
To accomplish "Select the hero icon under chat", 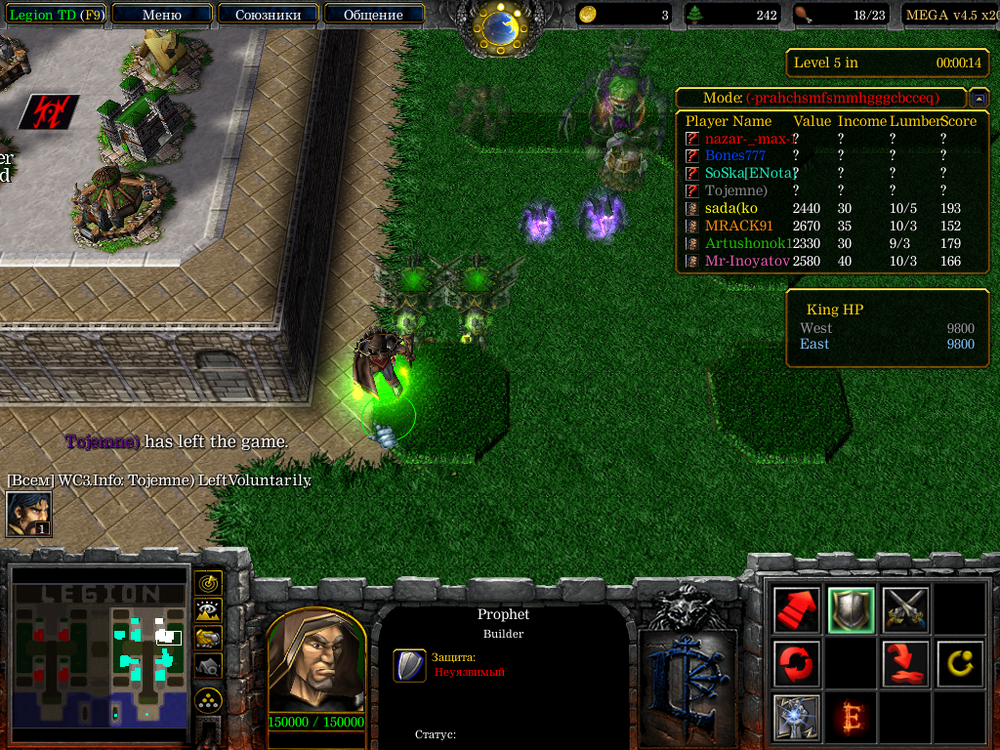I will (29, 515).
